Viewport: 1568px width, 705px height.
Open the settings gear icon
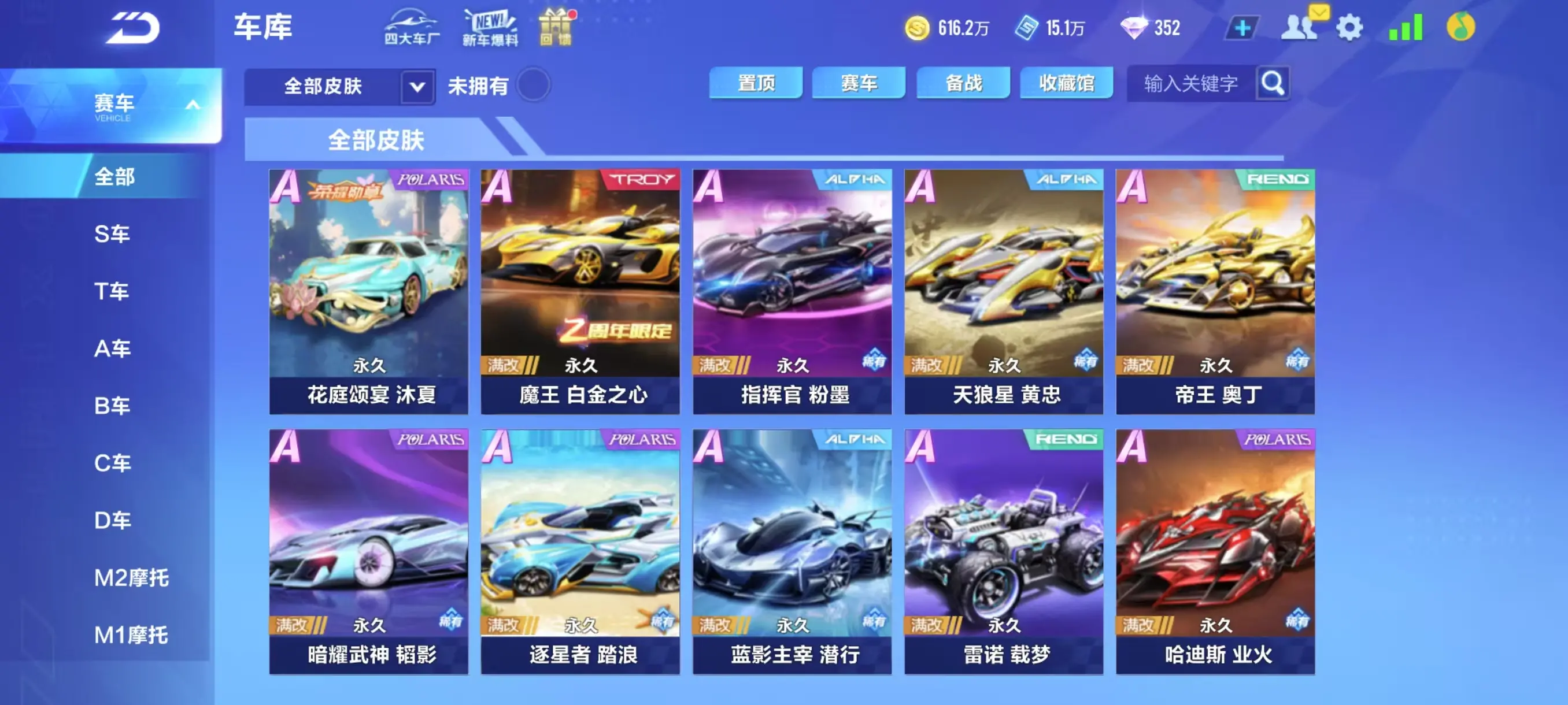1349,27
